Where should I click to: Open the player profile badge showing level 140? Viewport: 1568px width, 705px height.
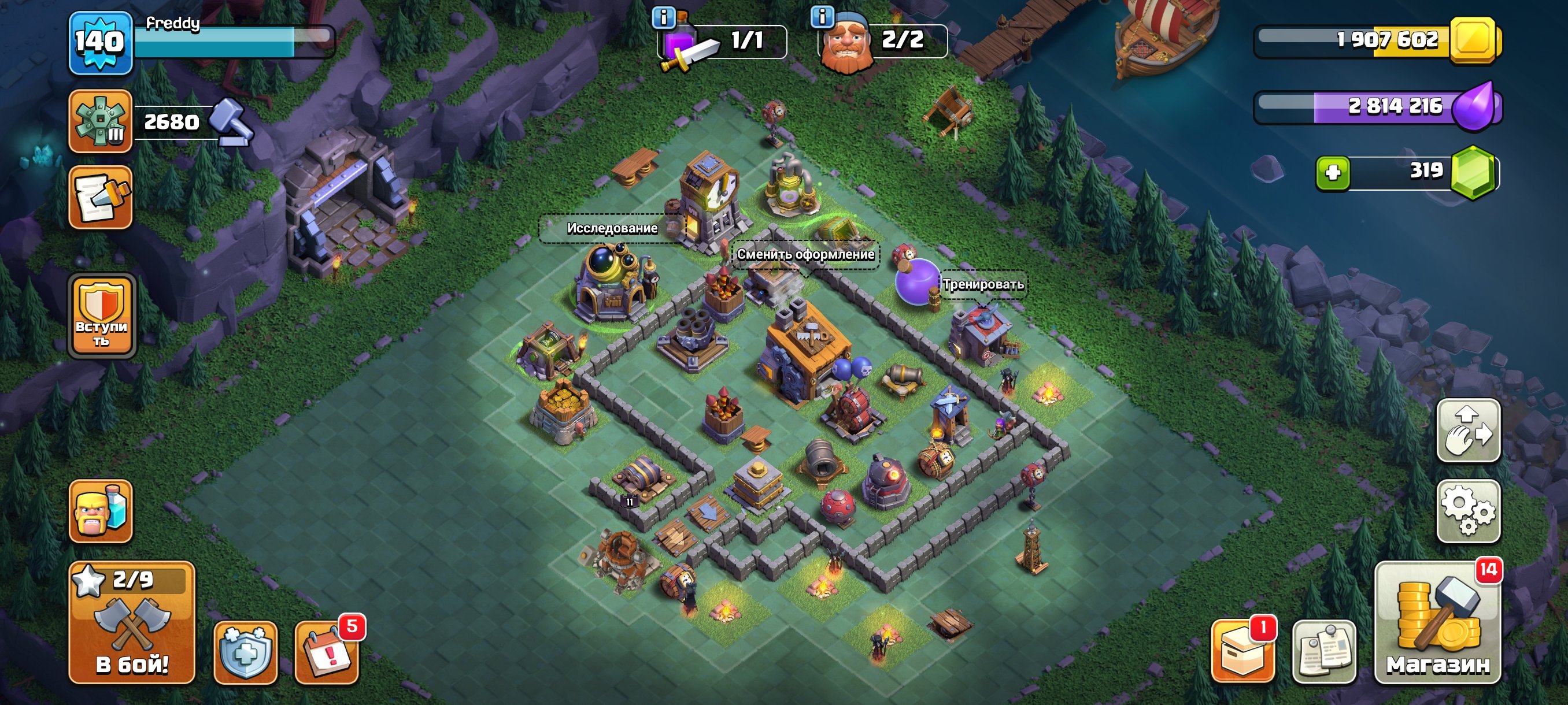[x=99, y=42]
